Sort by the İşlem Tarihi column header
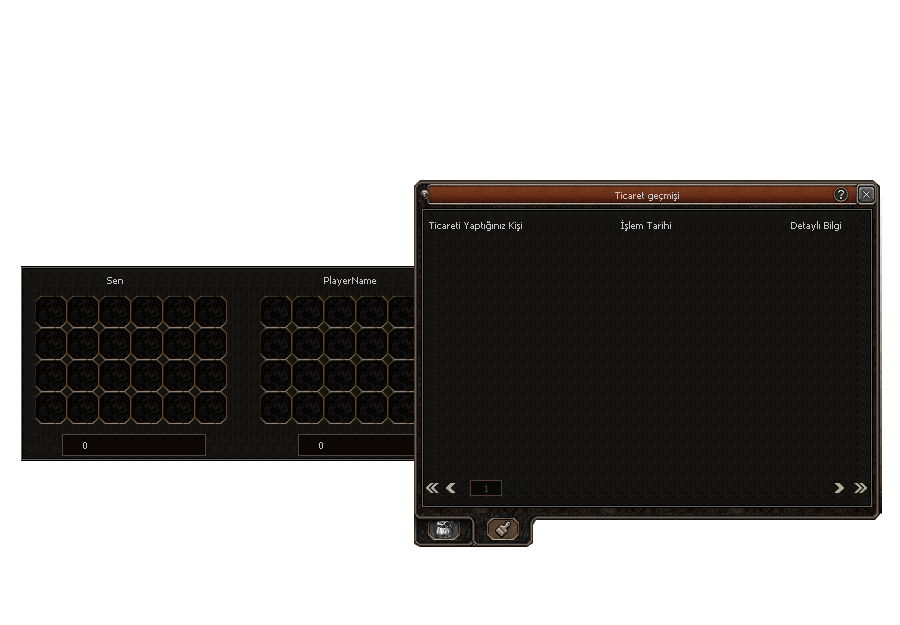This screenshot has width=900, height=625. point(646,226)
